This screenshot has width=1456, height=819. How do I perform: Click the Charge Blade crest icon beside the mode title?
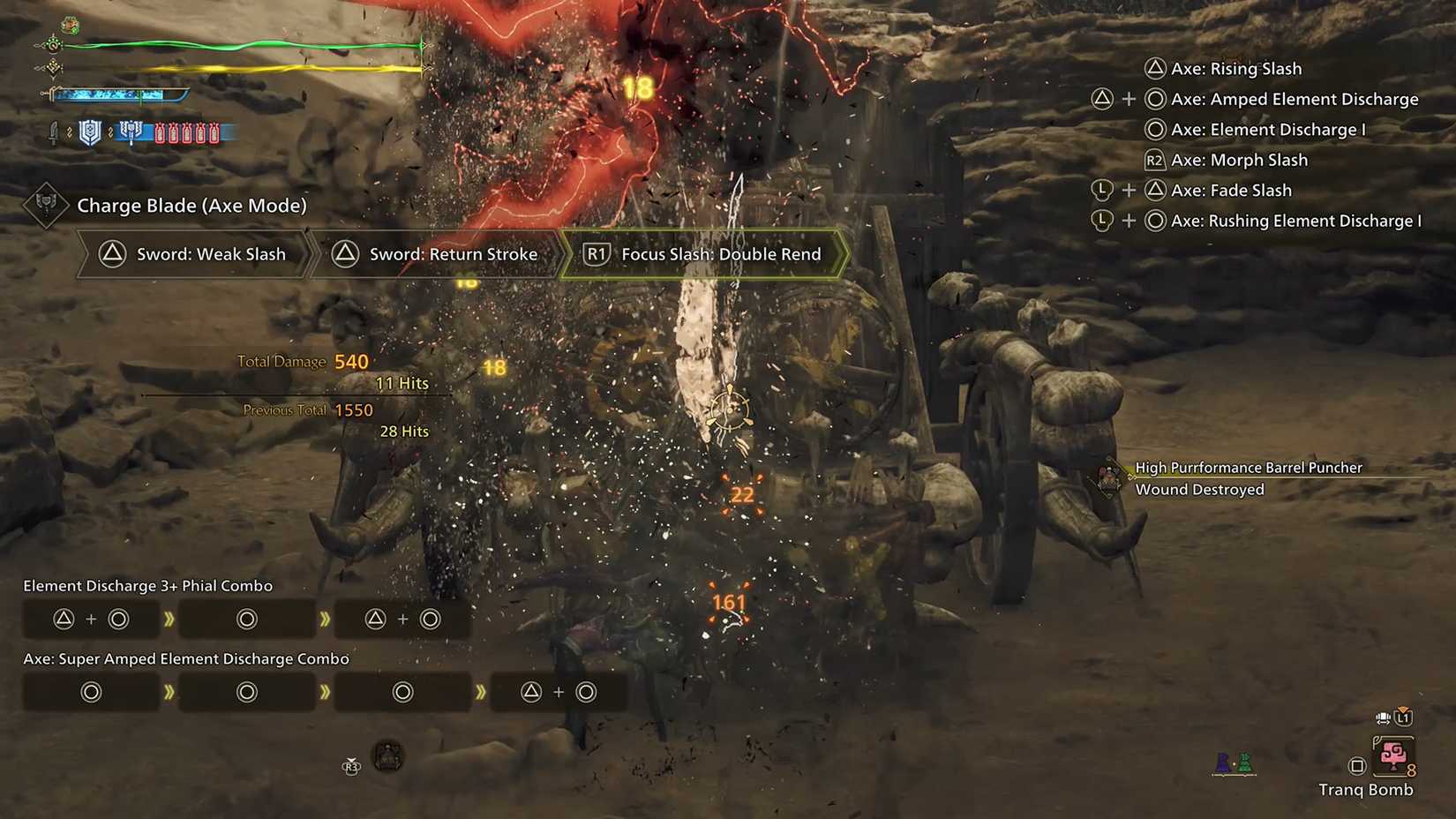pyautogui.click(x=45, y=206)
